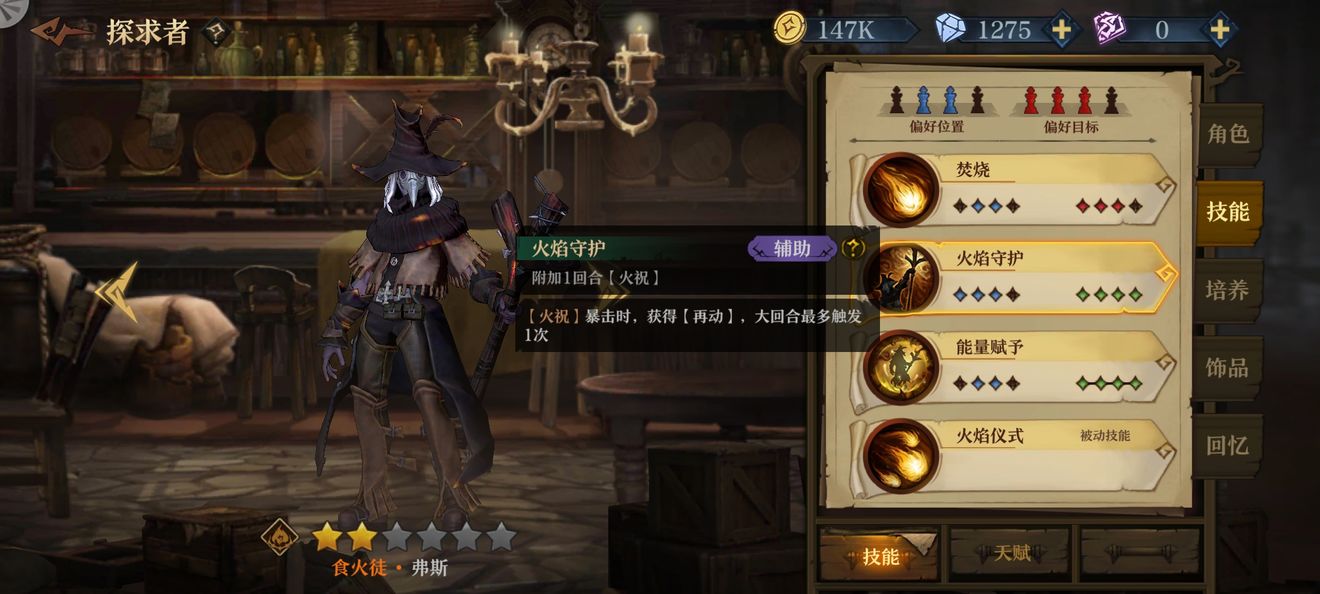Open the help question mark beside 探求者
The image size is (1320, 594).
[216, 32]
